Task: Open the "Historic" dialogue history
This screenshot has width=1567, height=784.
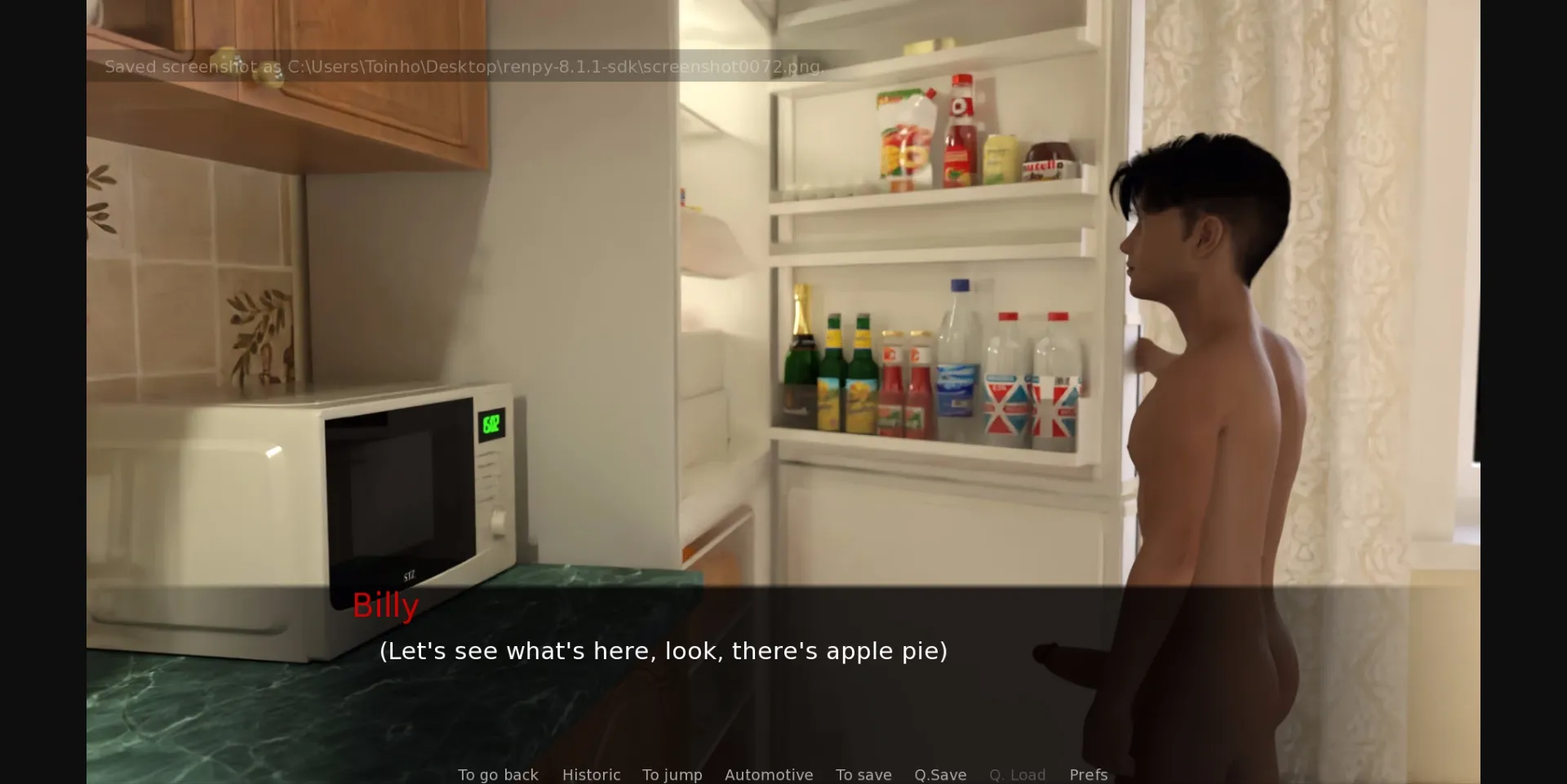Action: 591,775
